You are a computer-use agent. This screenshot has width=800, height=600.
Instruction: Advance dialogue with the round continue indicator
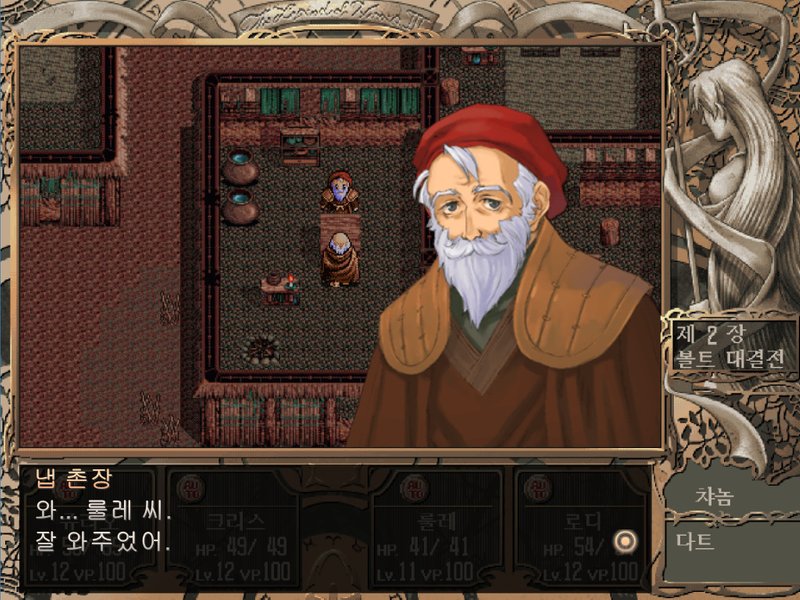(x=626, y=541)
